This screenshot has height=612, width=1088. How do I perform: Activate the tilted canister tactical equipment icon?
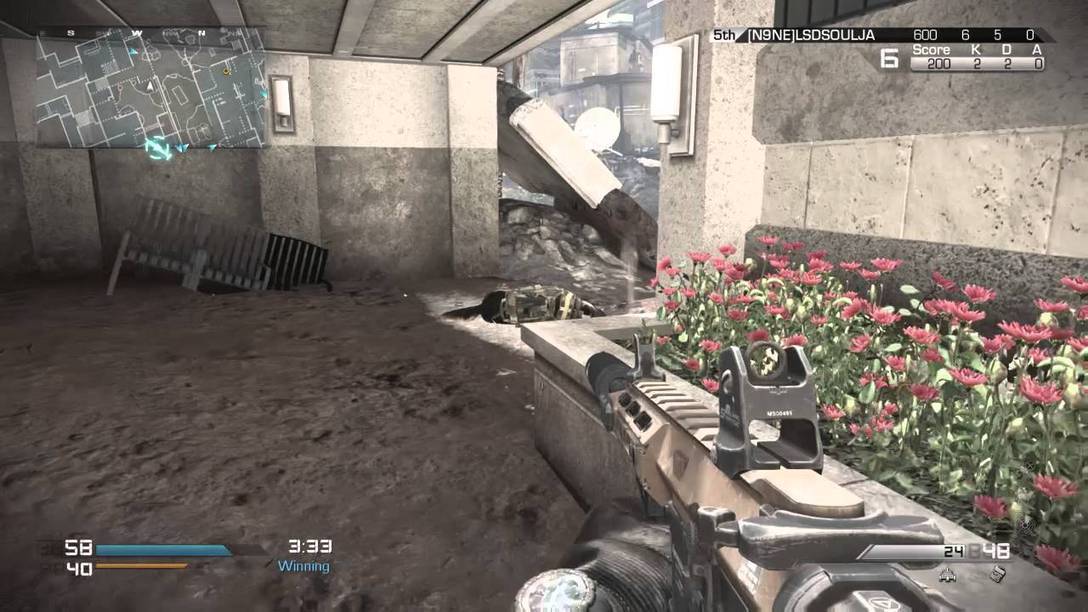pos(998,573)
